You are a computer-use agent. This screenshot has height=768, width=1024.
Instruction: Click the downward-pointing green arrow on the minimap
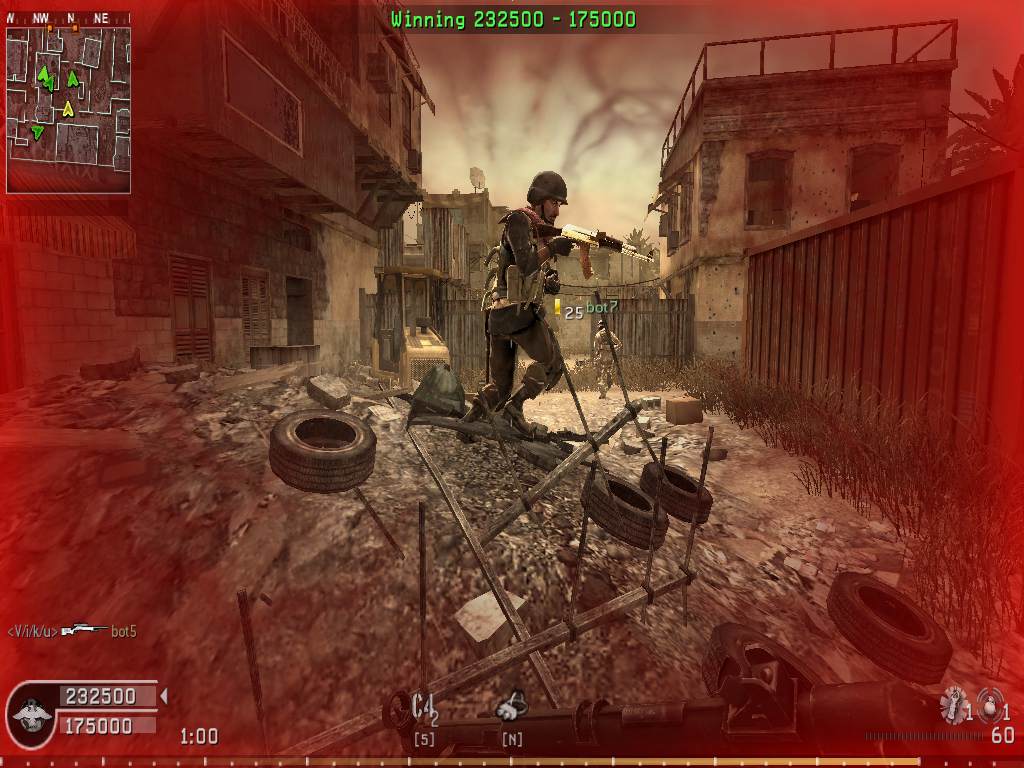coord(38,132)
